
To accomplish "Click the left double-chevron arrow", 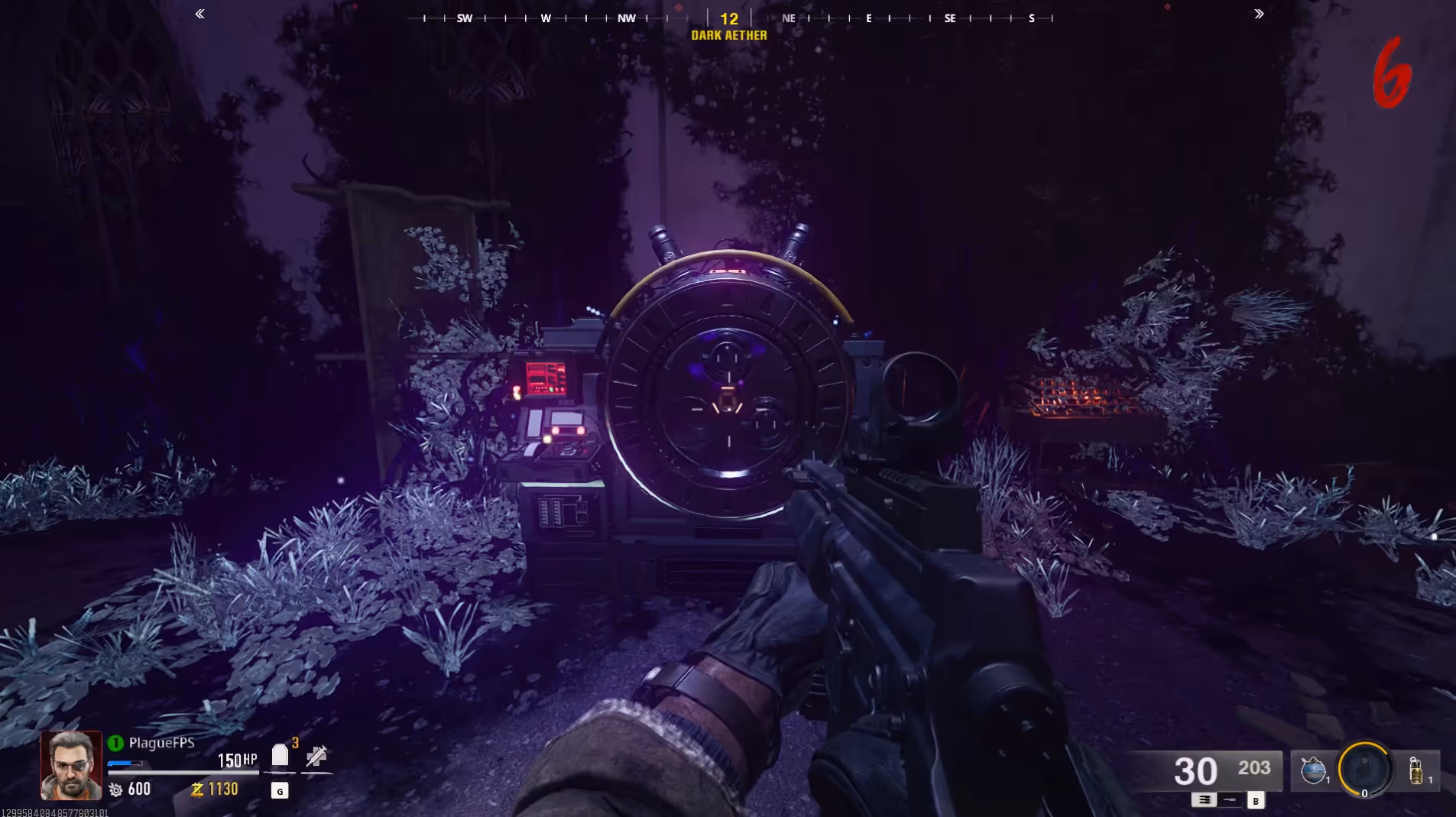I will (199, 14).
